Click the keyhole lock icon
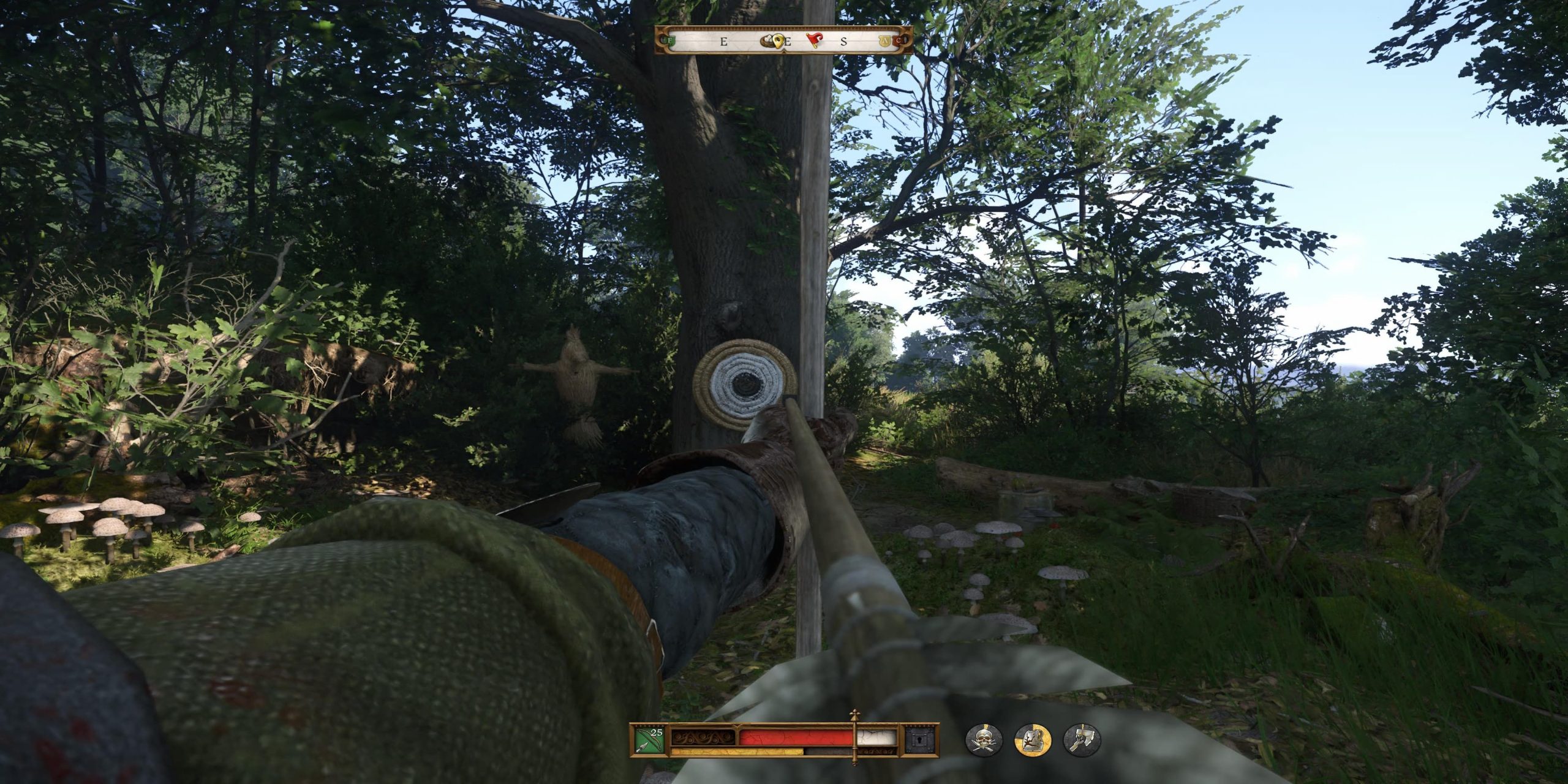This screenshot has width=1568, height=784. pyautogui.click(x=922, y=740)
